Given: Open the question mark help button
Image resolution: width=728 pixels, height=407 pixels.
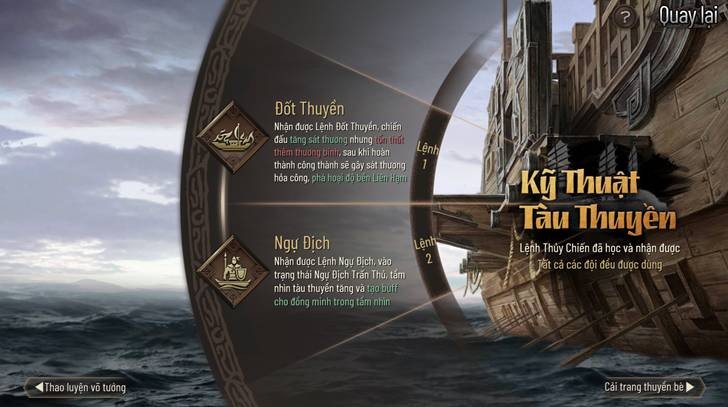Looking at the screenshot, I should point(626,17).
